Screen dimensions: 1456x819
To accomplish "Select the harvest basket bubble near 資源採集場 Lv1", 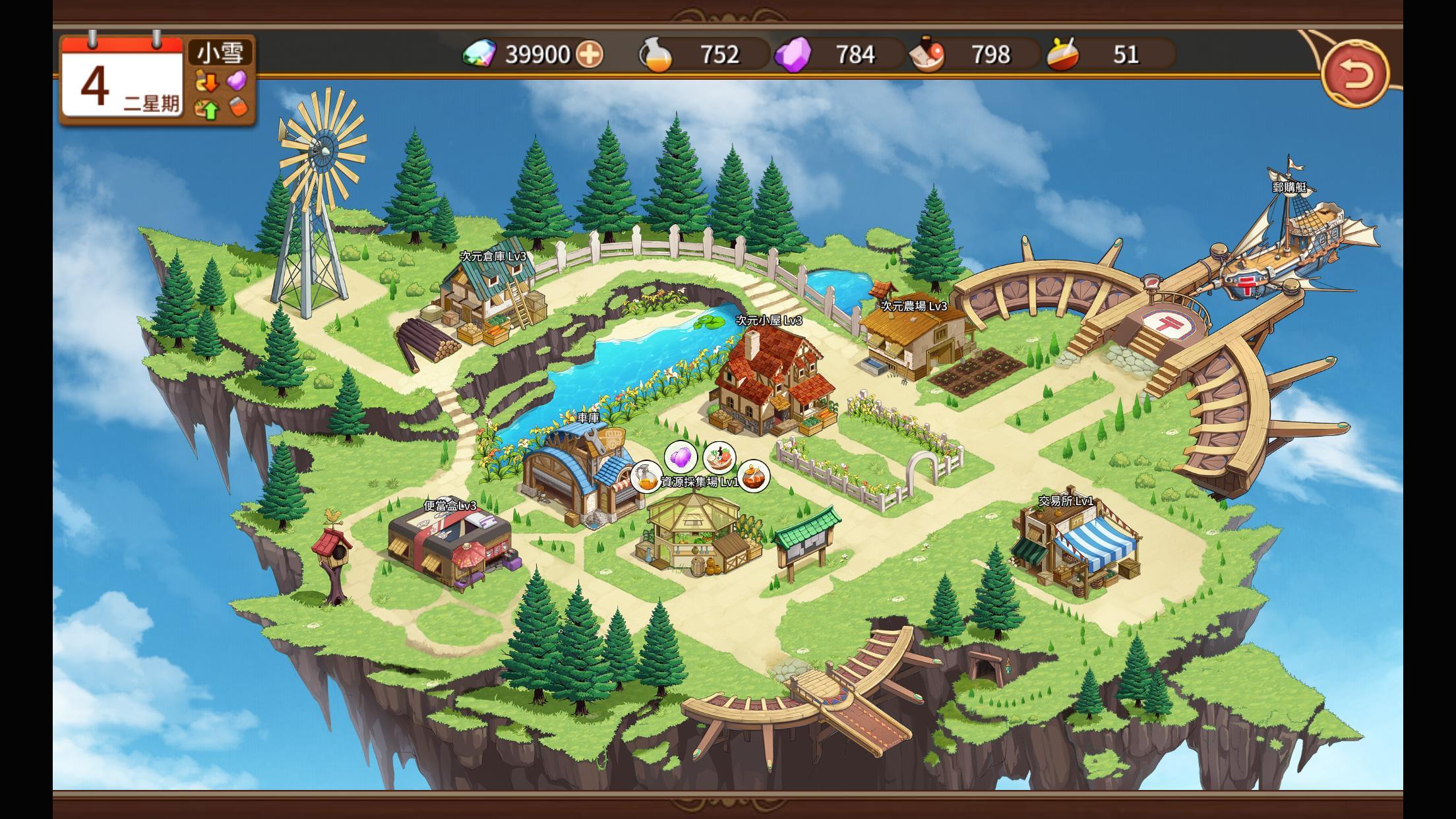I will click(719, 456).
